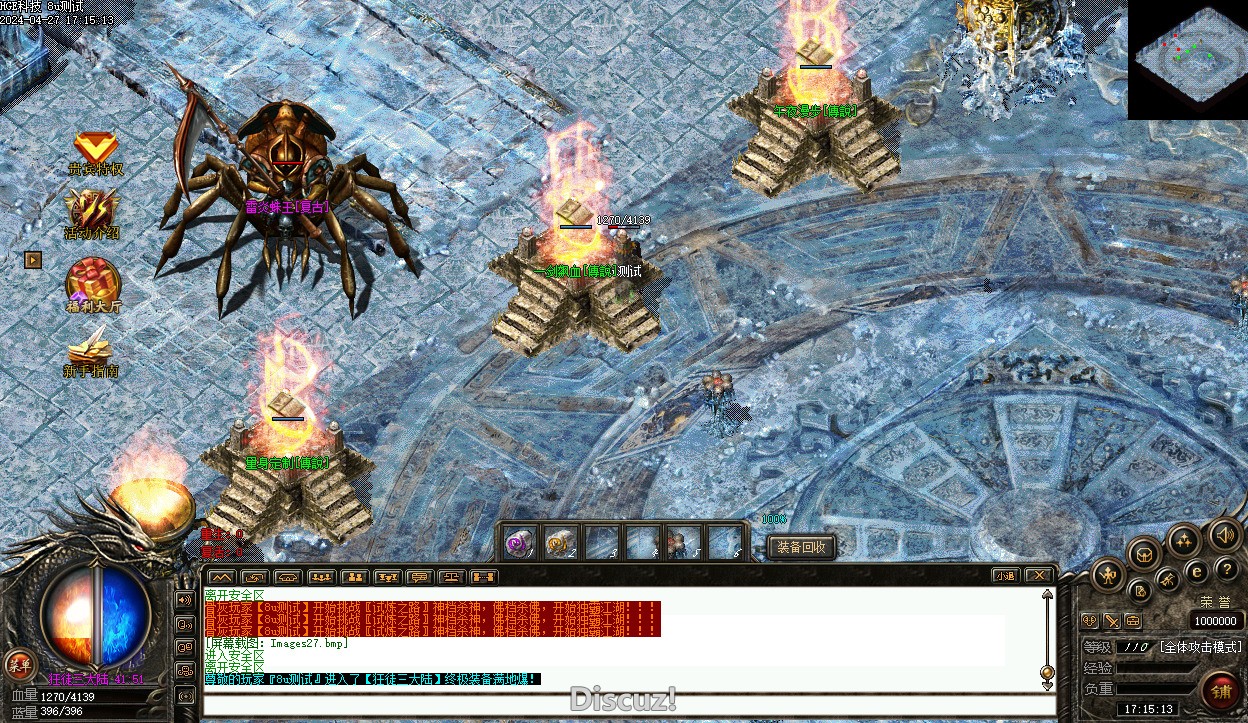The image size is (1248, 723).
Task: Open the minimap in the corner
Action: [x=1188, y=60]
